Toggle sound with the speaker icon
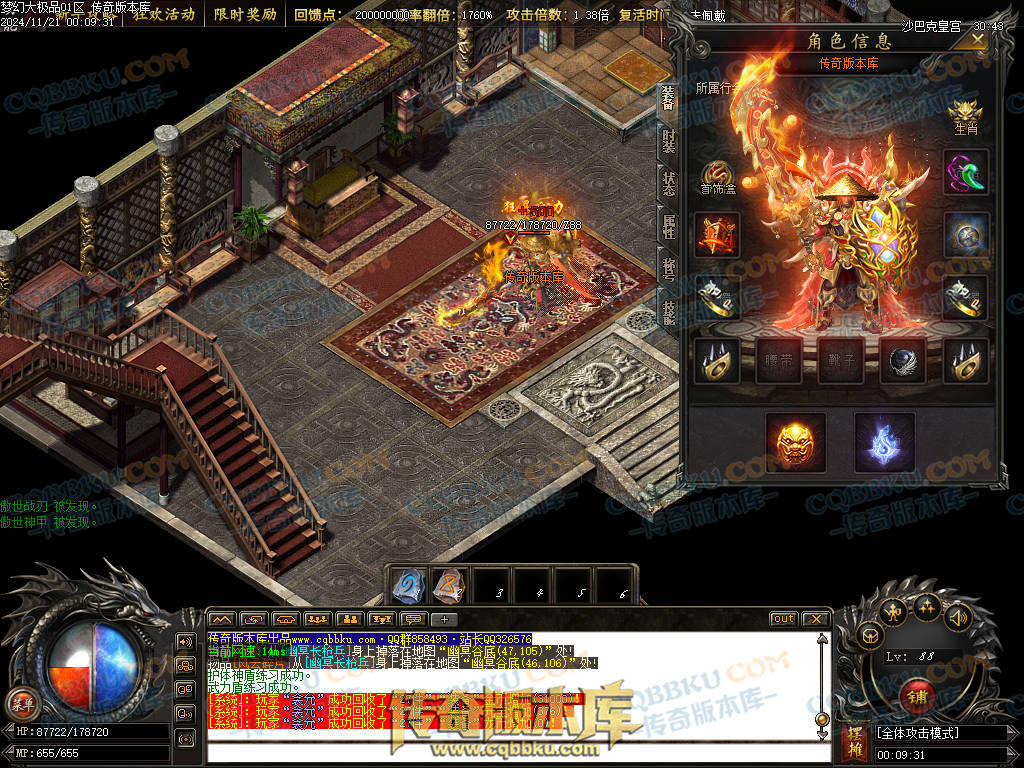The height and width of the screenshot is (768, 1024). coord(958,617)
